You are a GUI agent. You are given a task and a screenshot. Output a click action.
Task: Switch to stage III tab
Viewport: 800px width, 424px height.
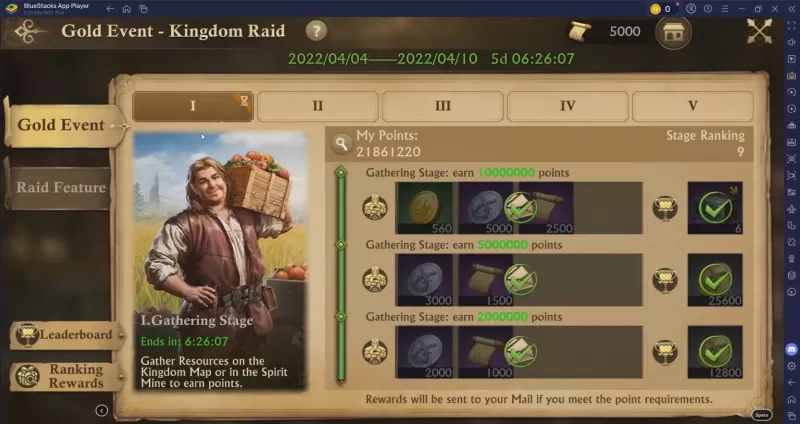coord(443,106)
